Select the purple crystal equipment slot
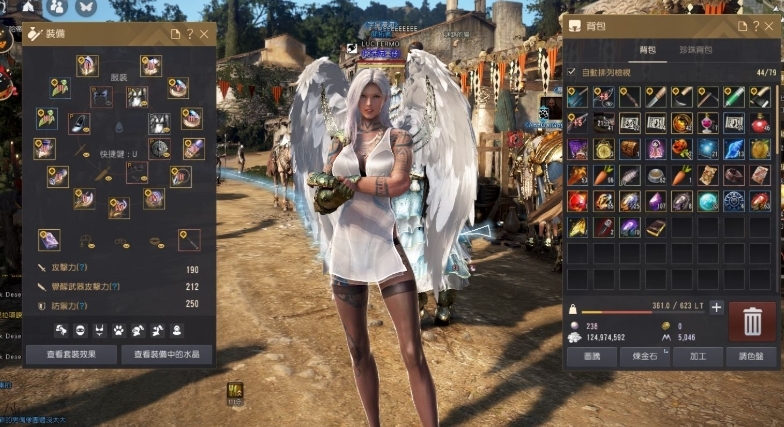 point(48,239)
